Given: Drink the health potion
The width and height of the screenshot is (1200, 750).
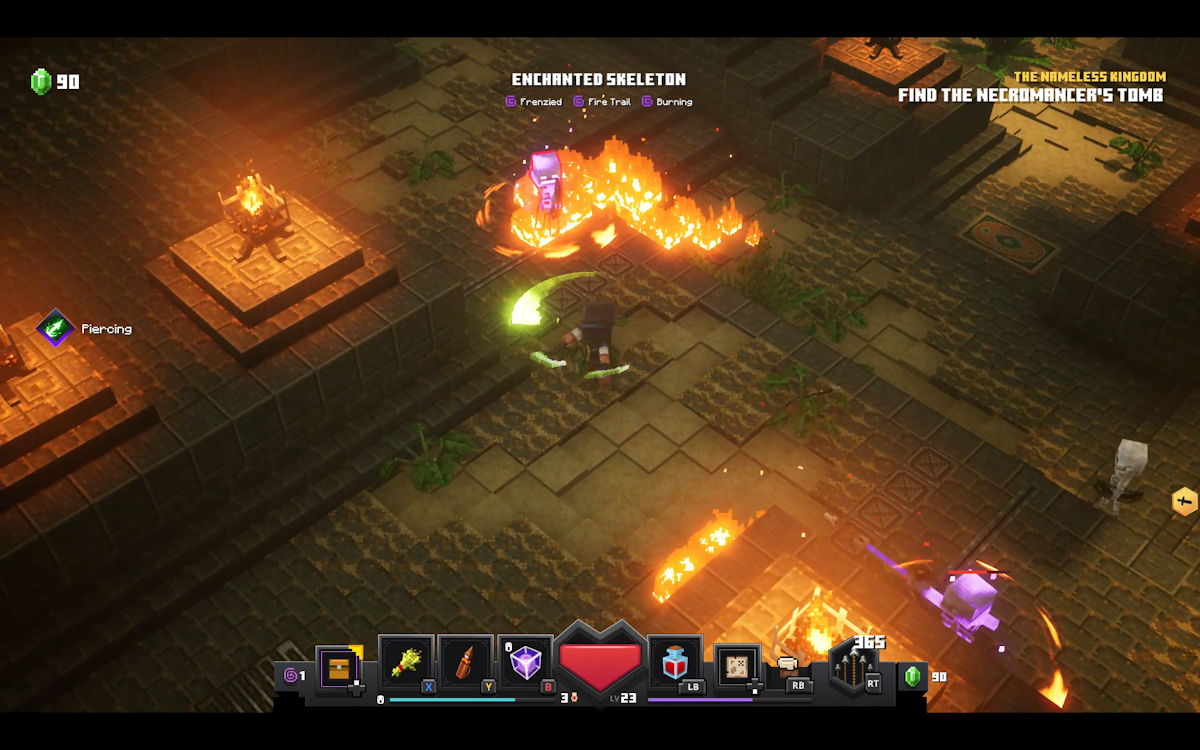Looking at the screenshot, I should (675, 661).
